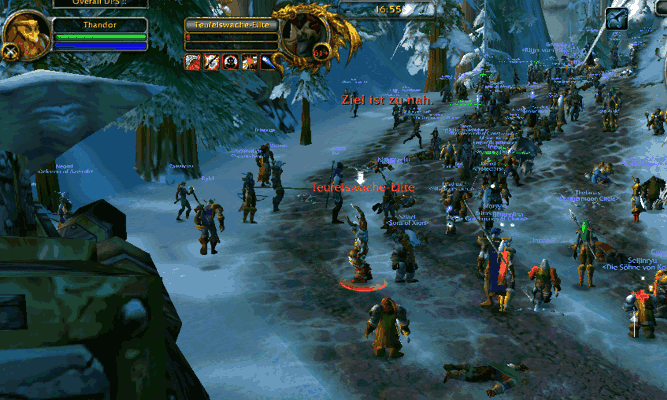Click the player's active buff icon
Viewport: 667px width, 400px height.
point(619,17)
